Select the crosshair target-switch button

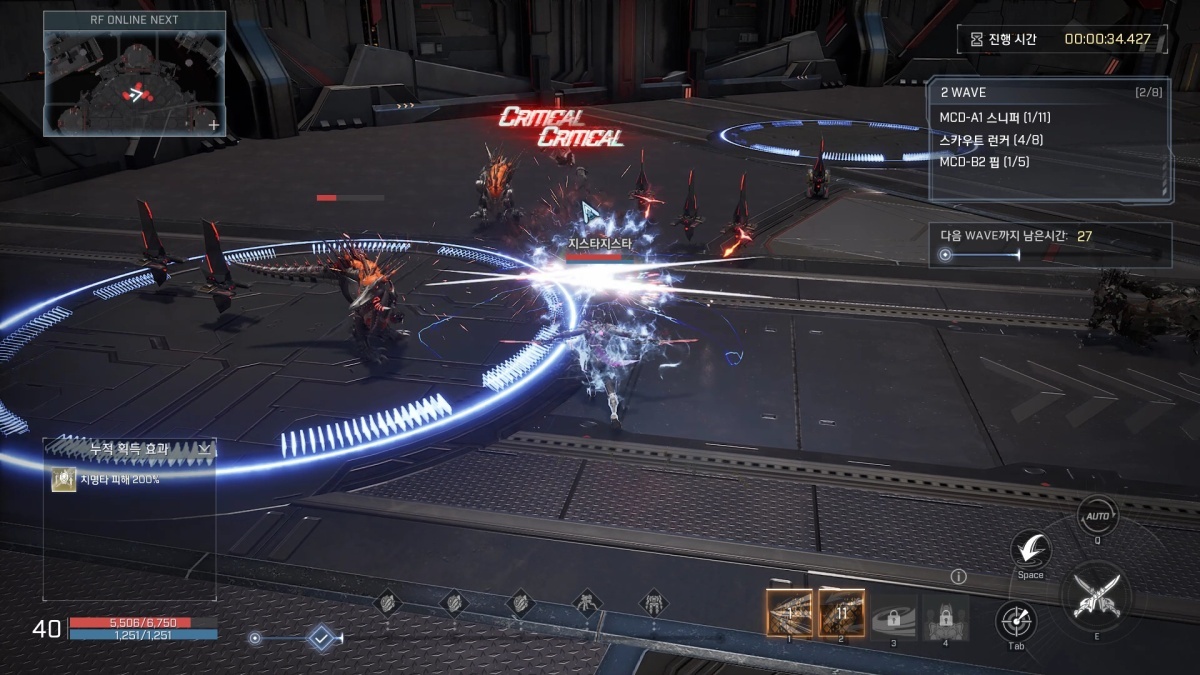tap(1015, 621)
